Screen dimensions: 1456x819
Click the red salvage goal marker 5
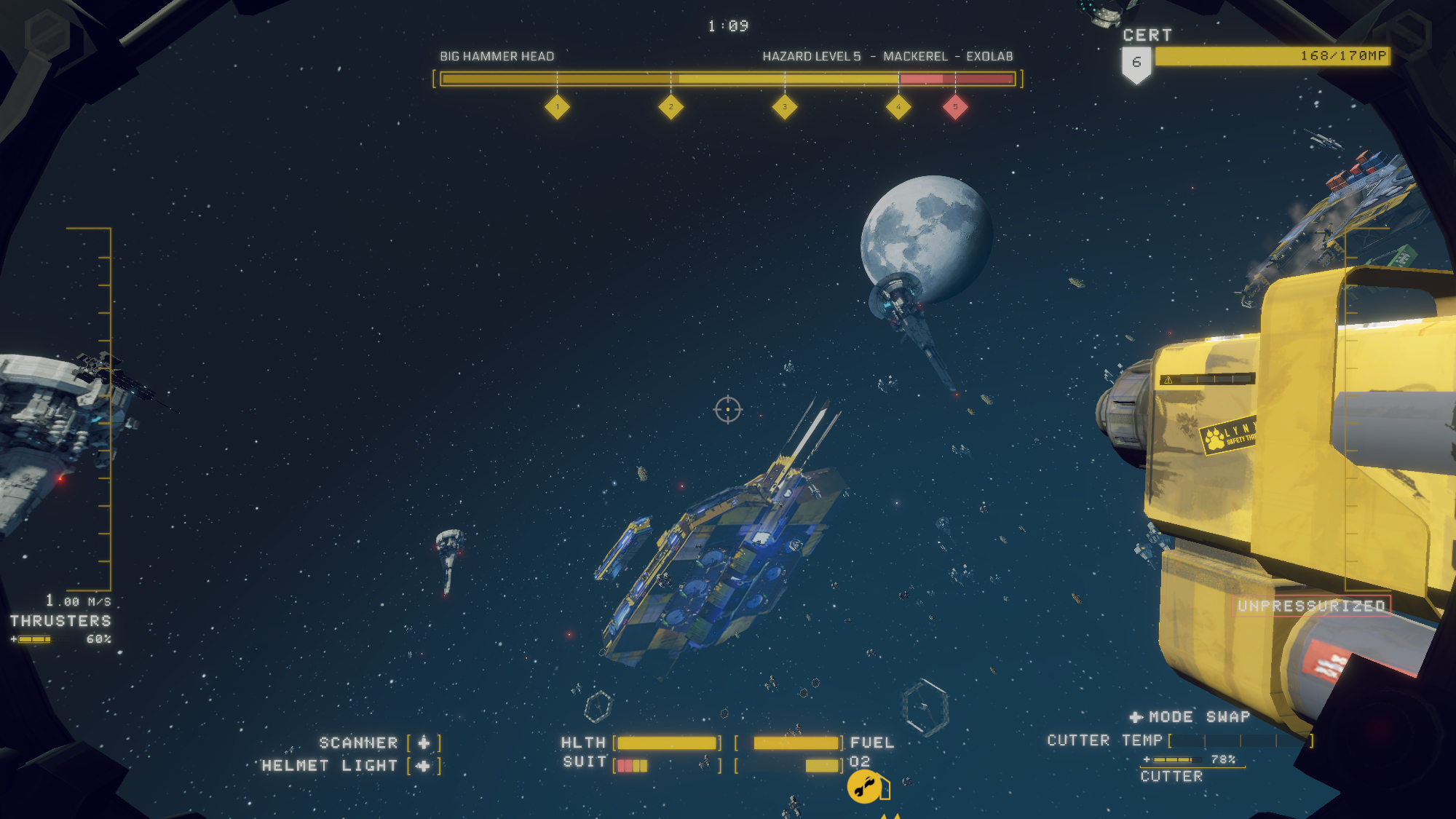click(x=955, y=107)
